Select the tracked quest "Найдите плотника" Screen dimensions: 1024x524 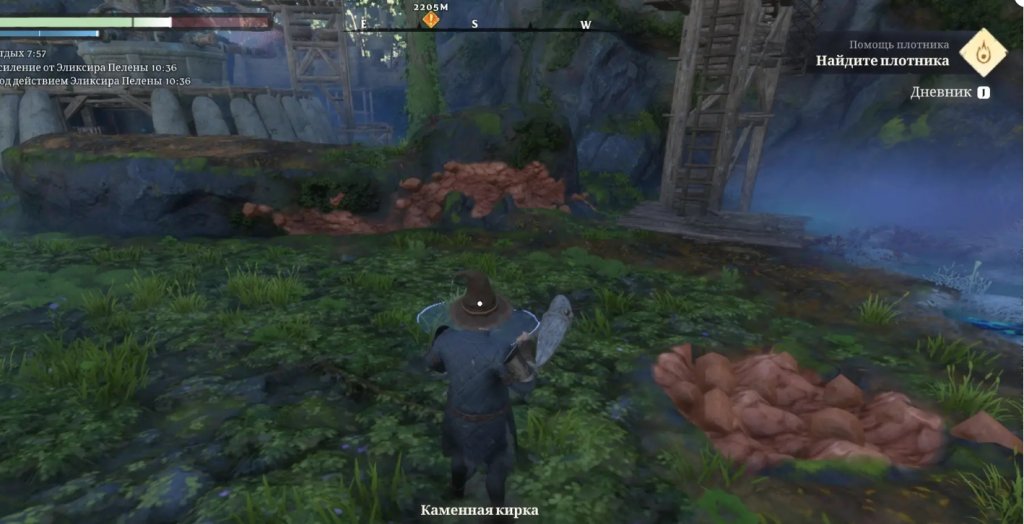coord(882,61)
